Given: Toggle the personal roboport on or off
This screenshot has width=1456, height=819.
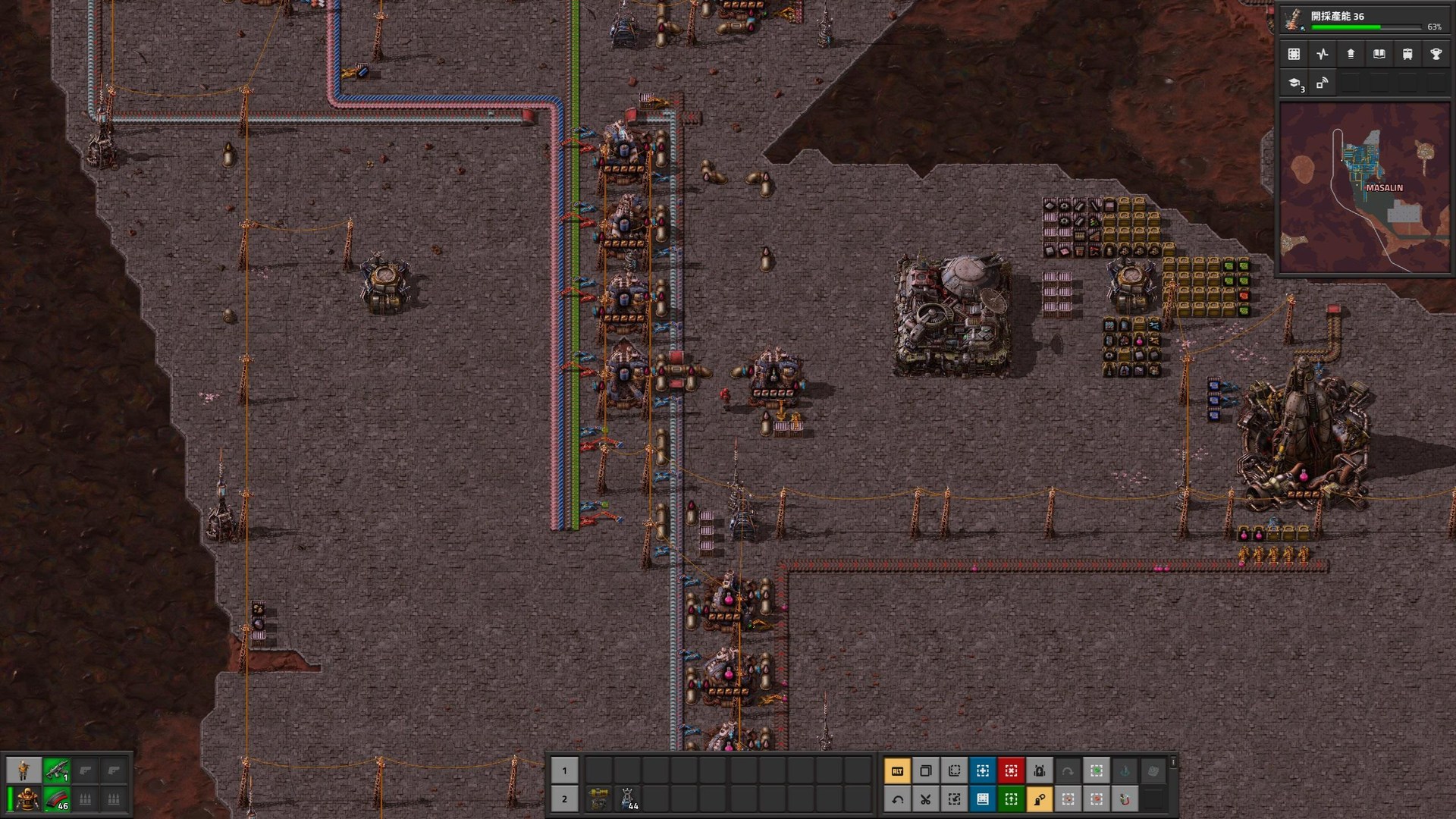Looking at the screenshot, I should click(x=1039, y=771).
